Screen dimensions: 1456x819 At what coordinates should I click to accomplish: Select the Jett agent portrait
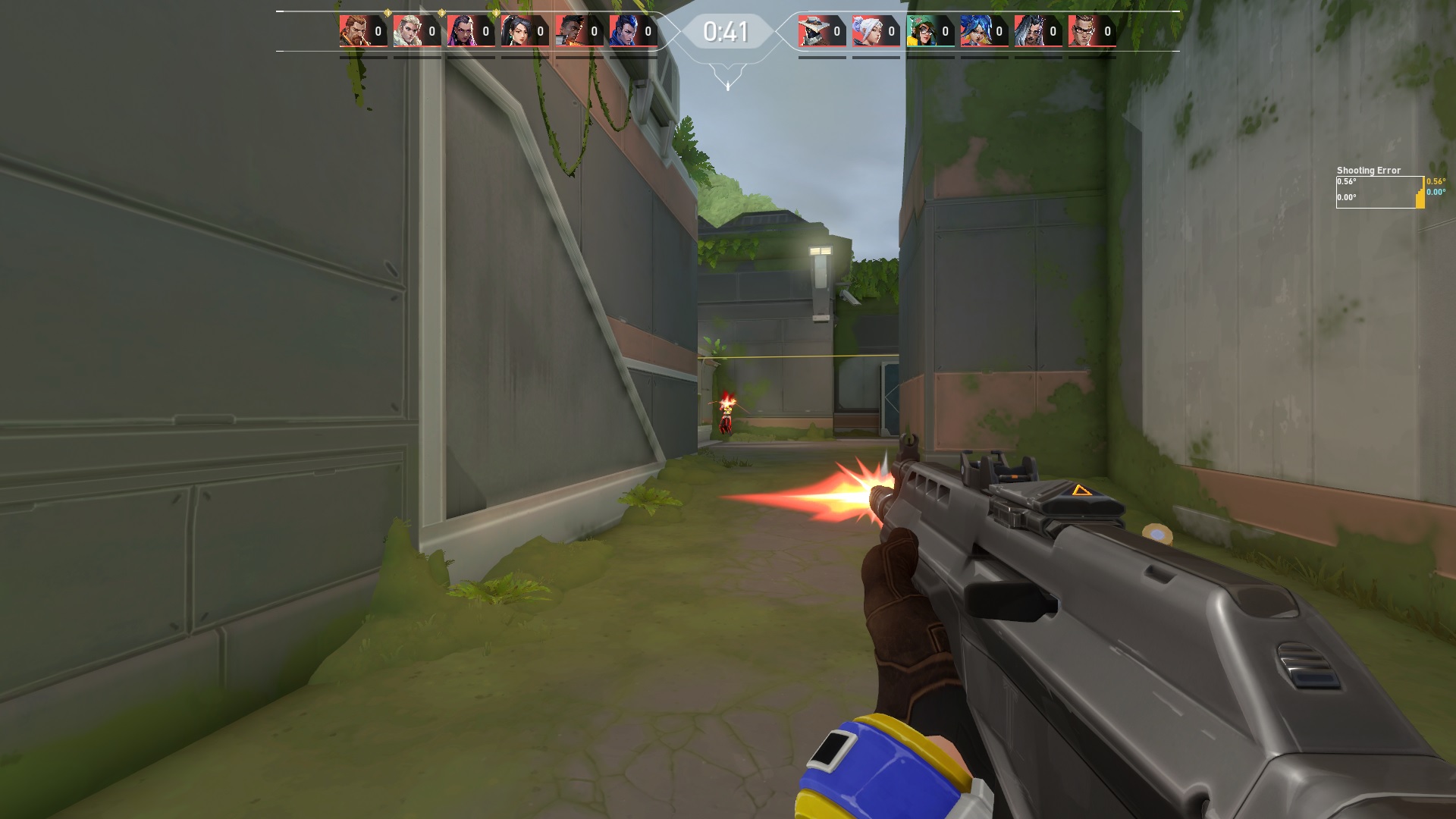(870, 32)
